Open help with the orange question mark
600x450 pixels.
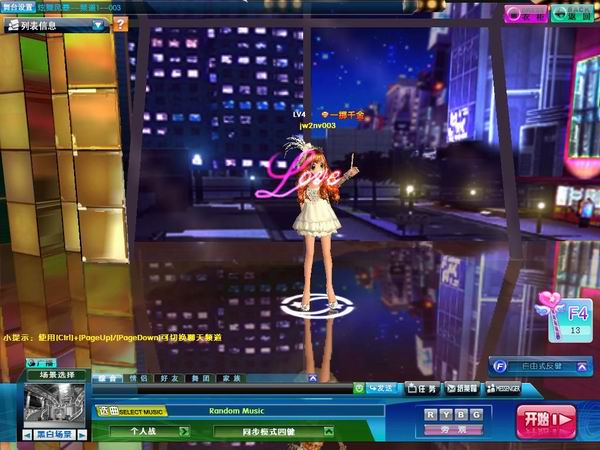120,23
